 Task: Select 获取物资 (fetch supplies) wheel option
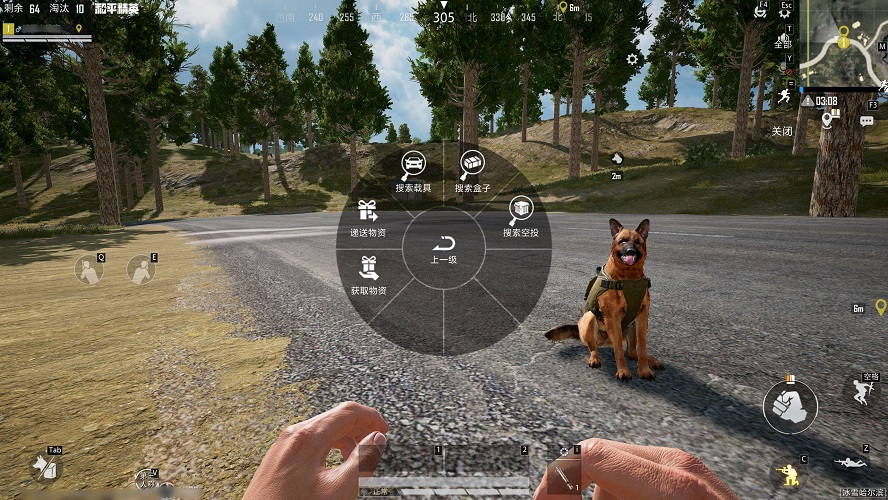pyautogui.click(x=368, y=274)
